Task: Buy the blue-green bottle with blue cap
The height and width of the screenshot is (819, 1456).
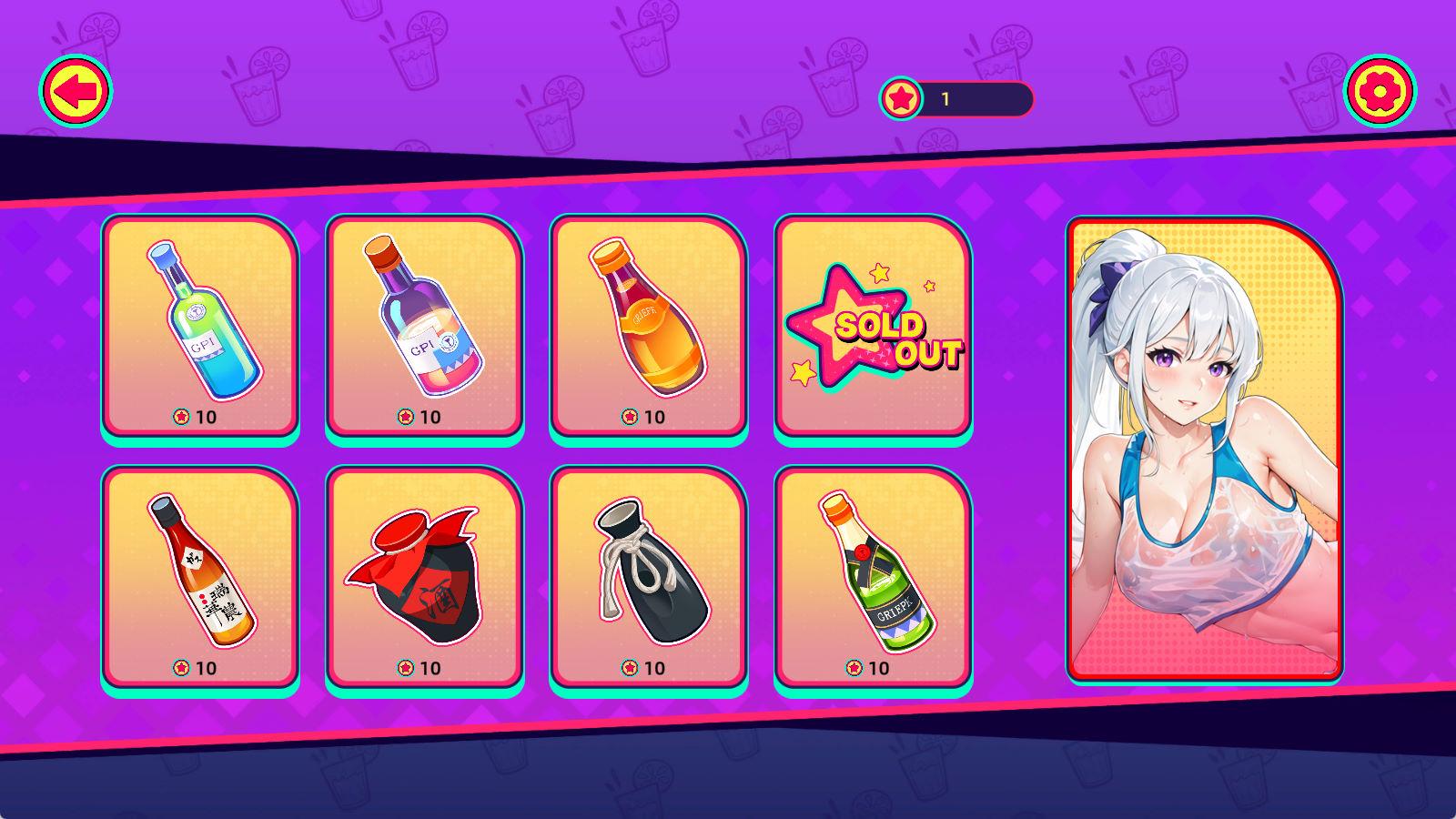Action: click(200, 327)
